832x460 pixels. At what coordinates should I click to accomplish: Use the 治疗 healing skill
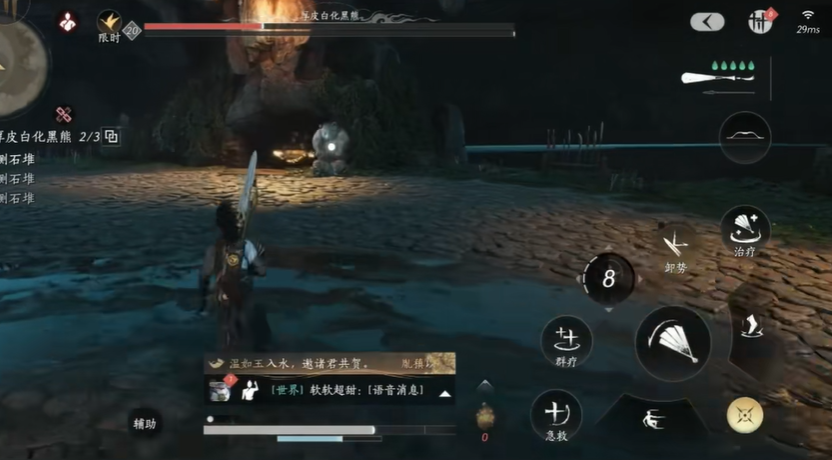click(x=745, y=228)
